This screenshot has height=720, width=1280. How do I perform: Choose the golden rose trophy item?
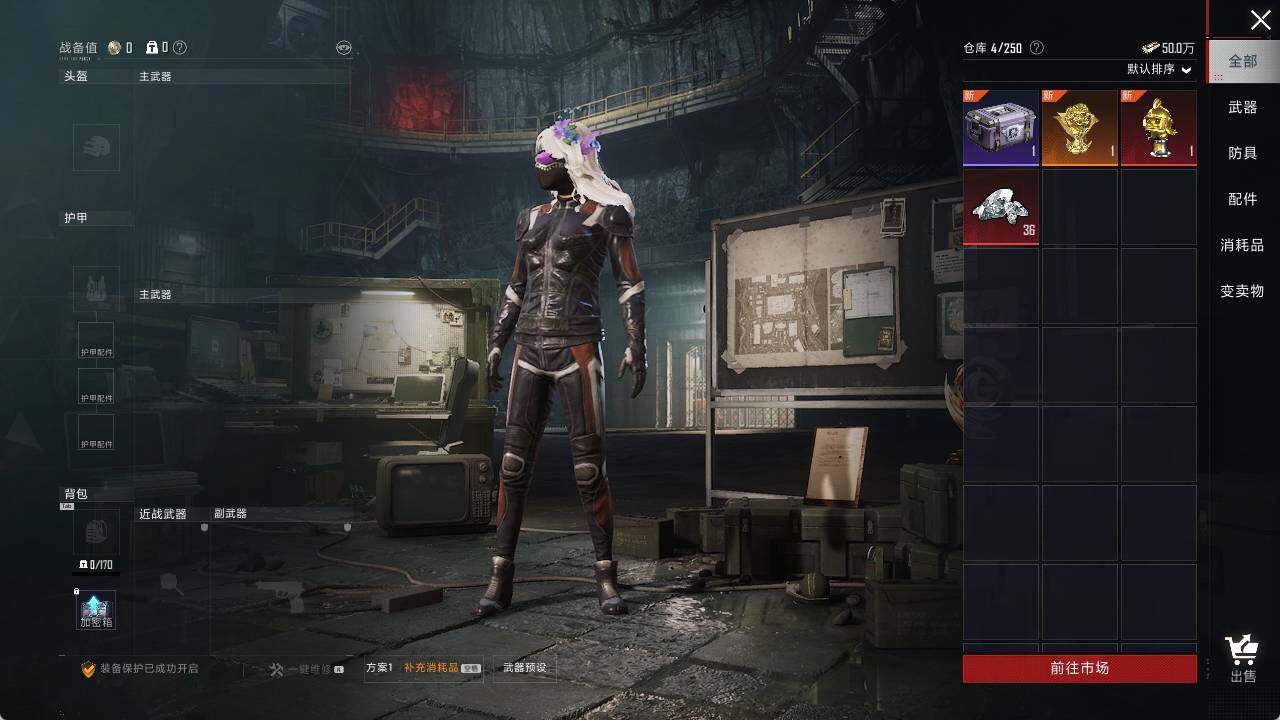pyautogui.click(x=1080, y=128)
